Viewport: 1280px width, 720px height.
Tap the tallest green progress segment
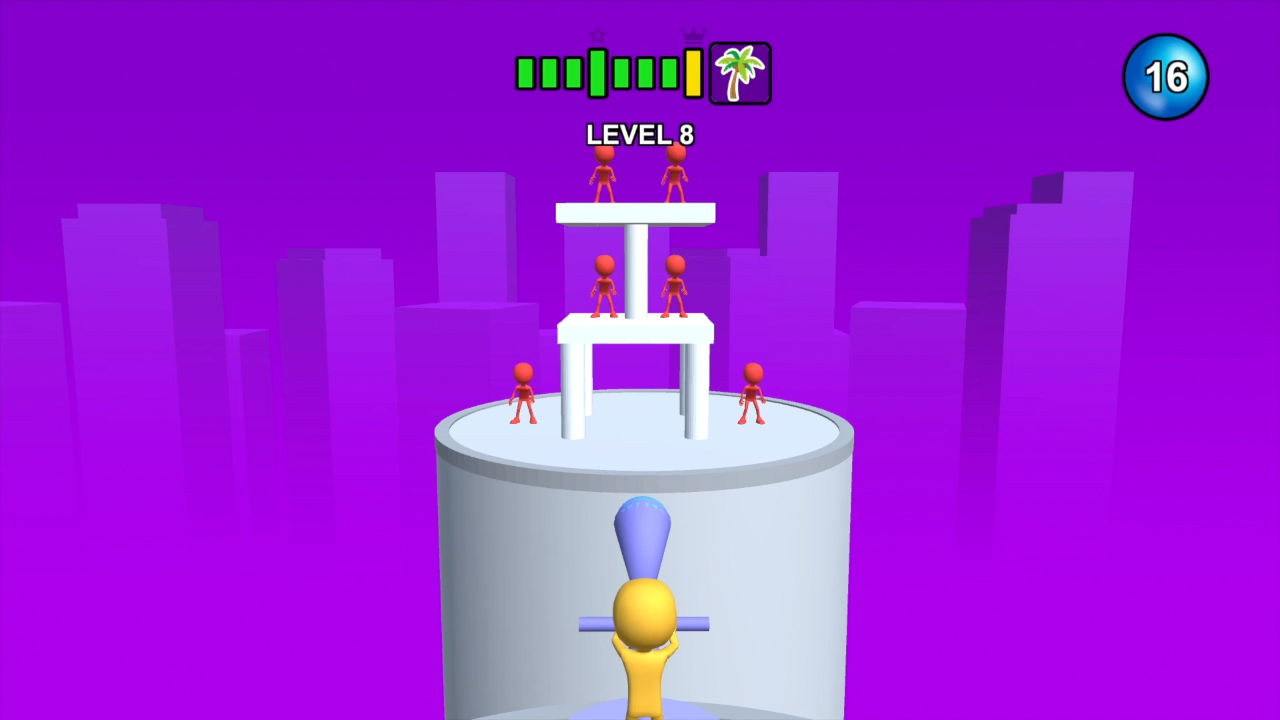597,72
